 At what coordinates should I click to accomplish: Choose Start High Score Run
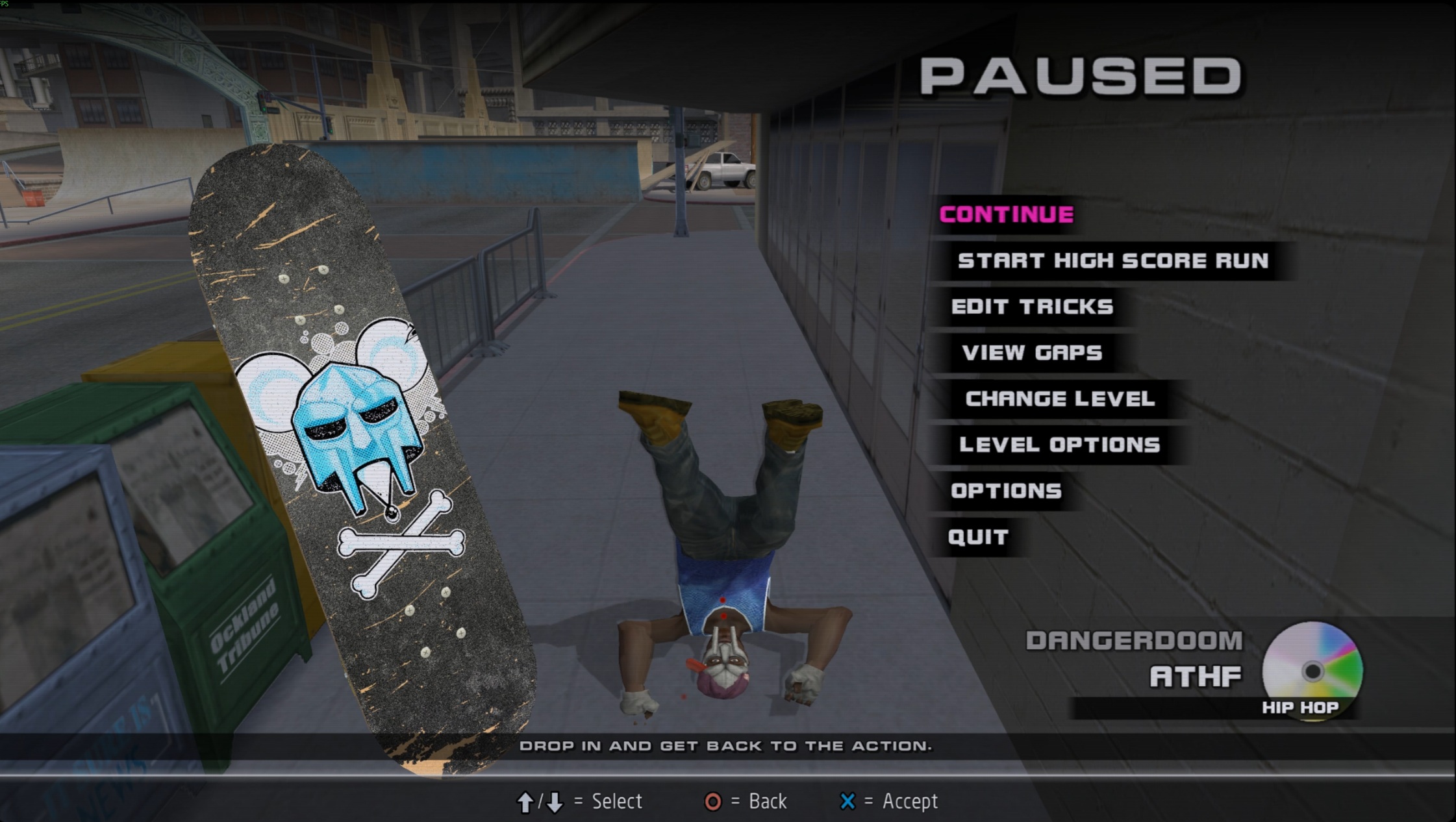point(1112,261)
